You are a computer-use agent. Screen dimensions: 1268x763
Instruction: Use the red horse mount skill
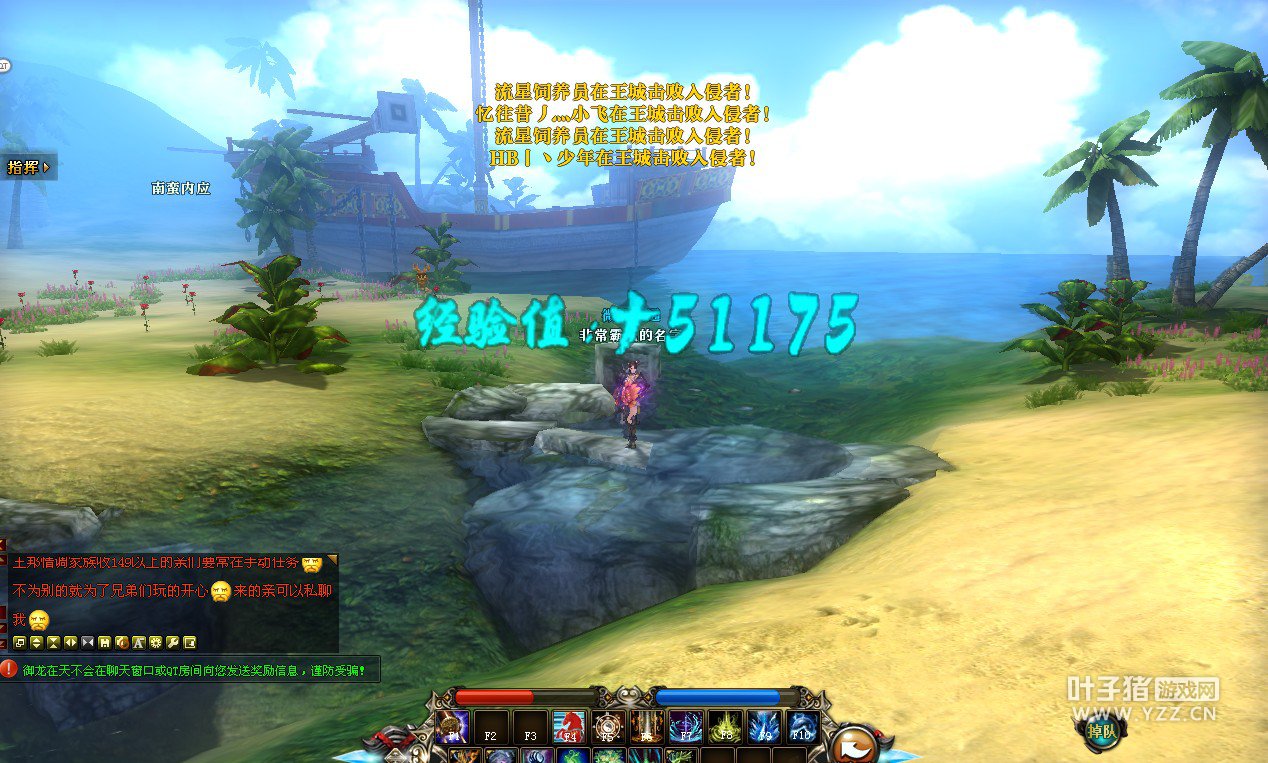(x=569, y=728)
